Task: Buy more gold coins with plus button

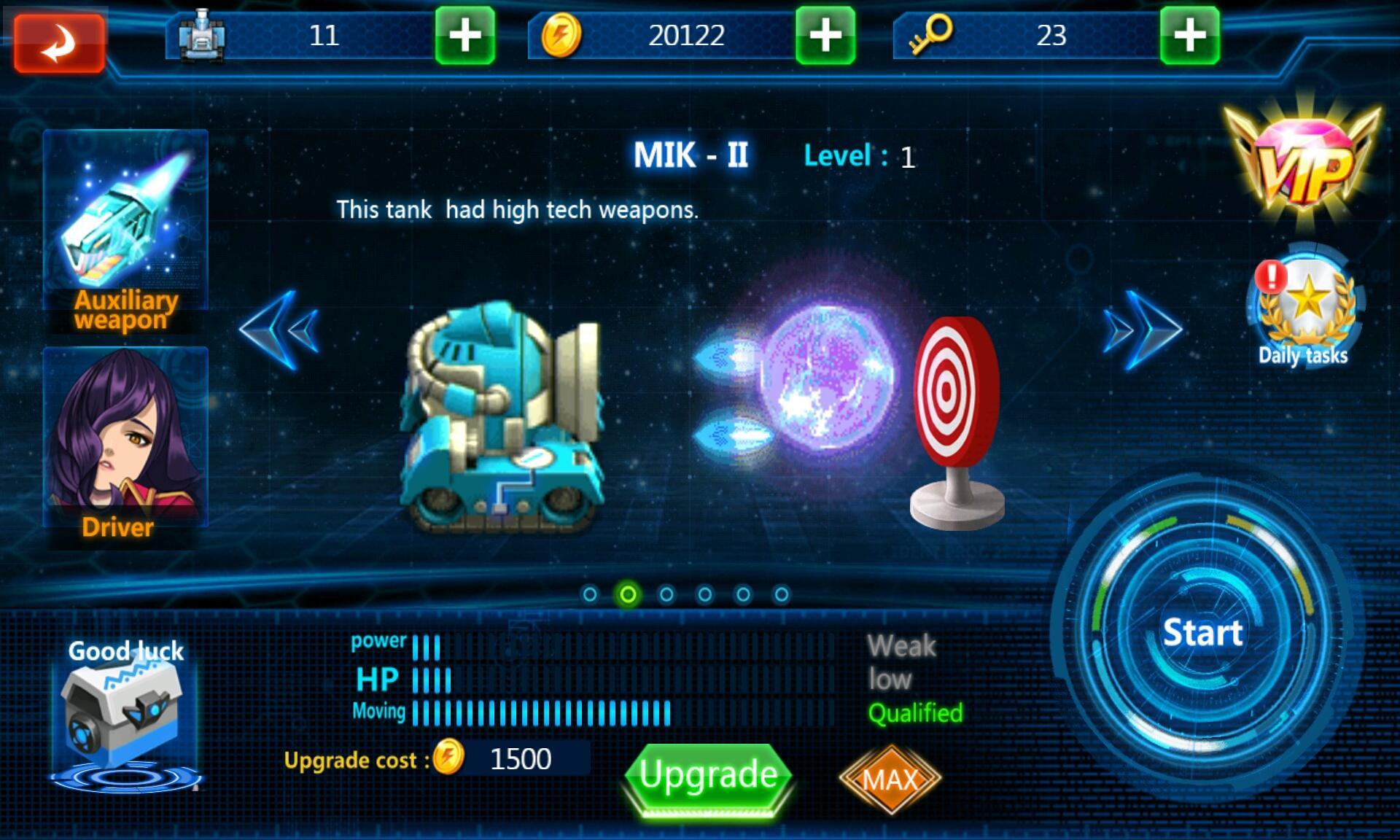Action: tap(825, 36)
